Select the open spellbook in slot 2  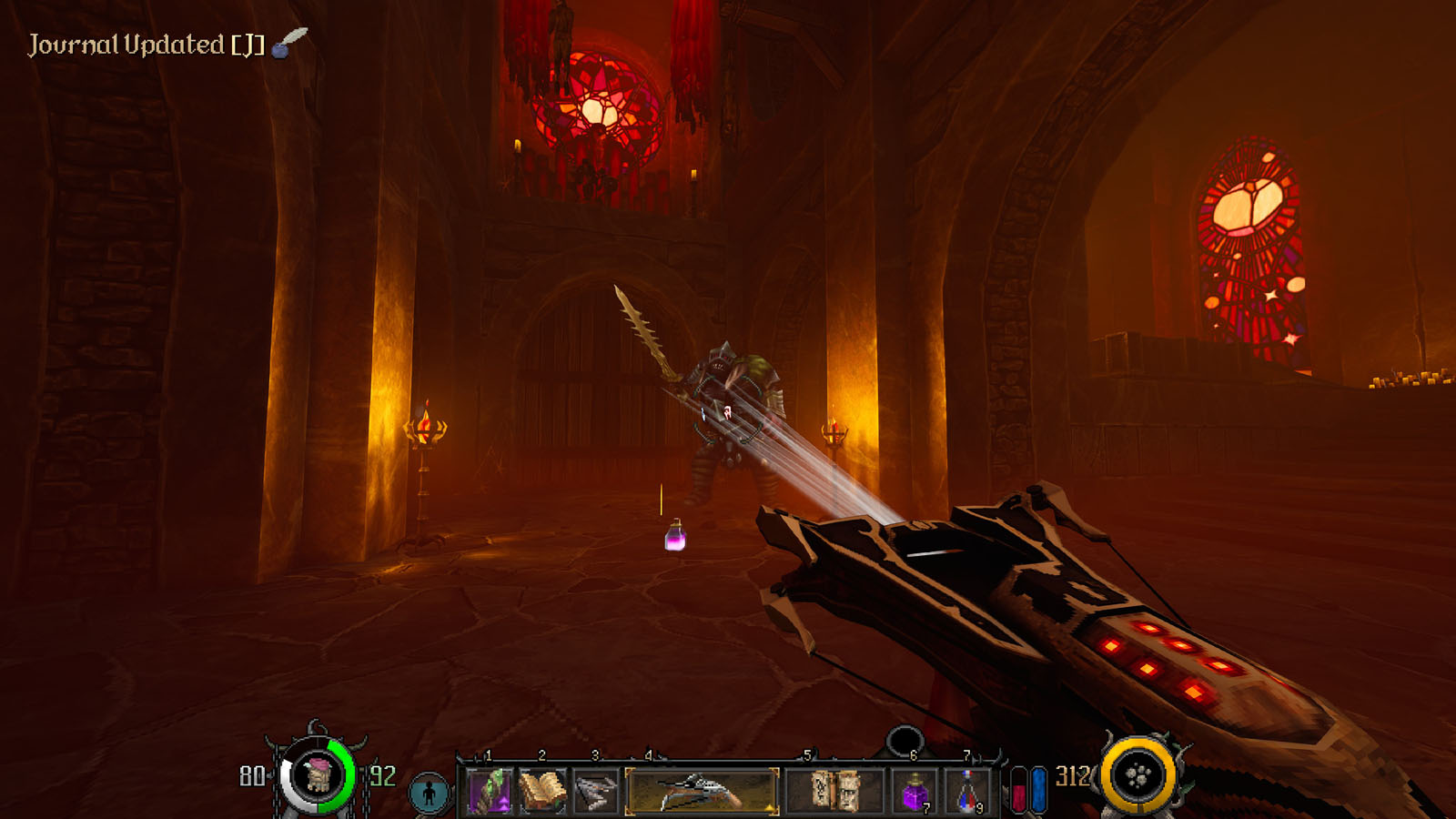pos(542,790)
